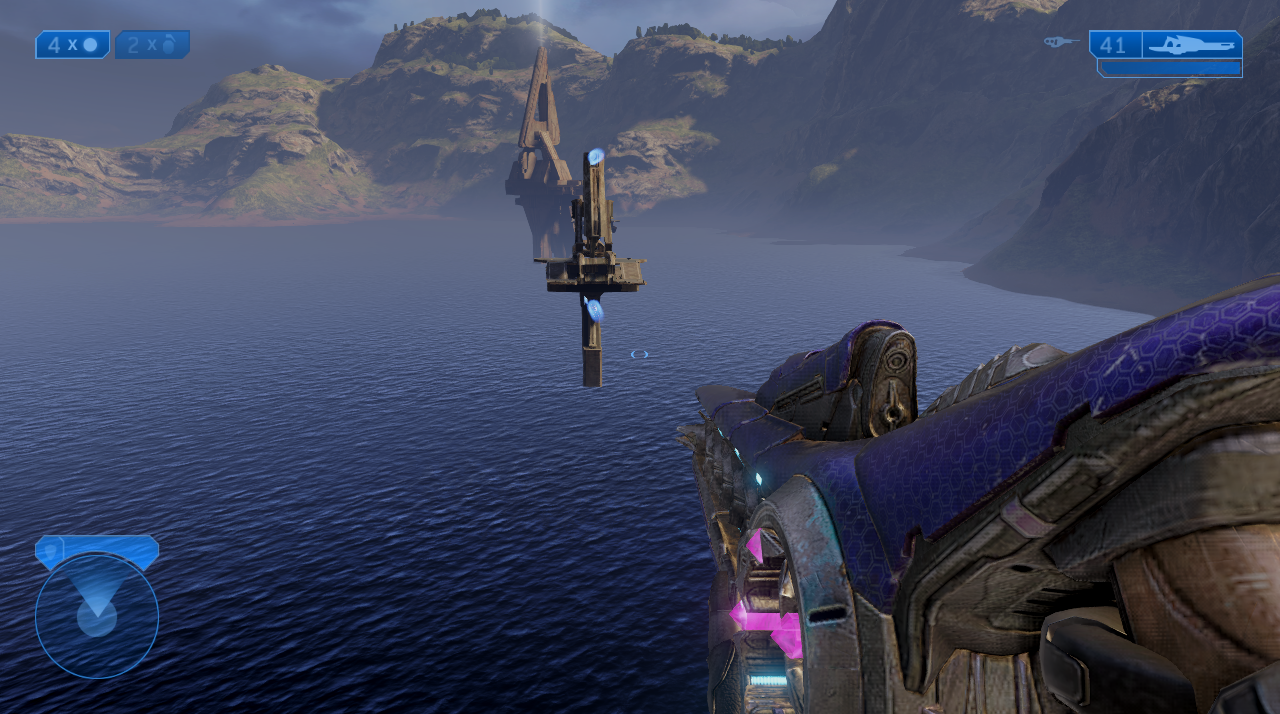Click the circular motion tracker radar
This screenshot has height=714, width=1280.
(97, 615)
